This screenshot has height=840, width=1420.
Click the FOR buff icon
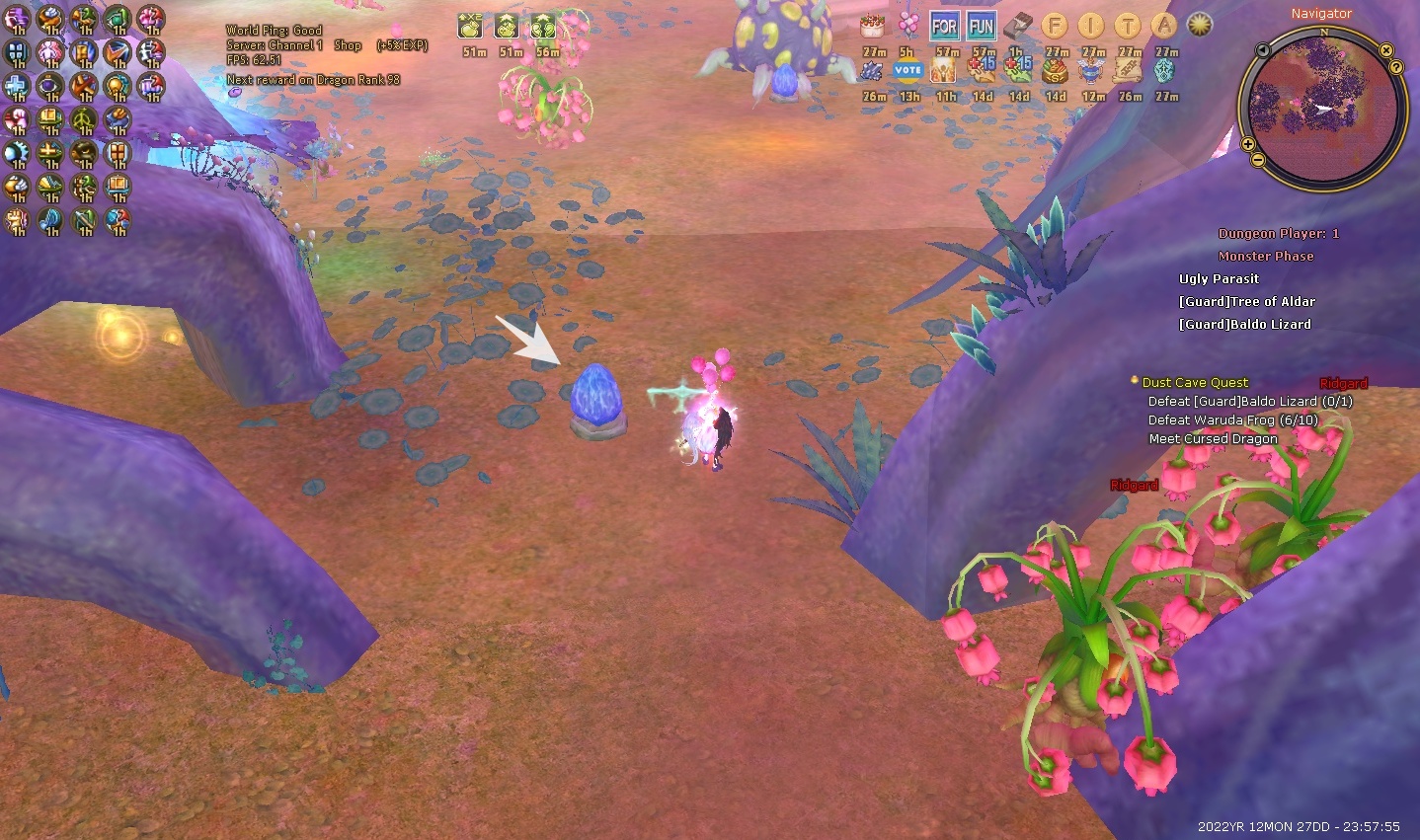tap(945, 27)
